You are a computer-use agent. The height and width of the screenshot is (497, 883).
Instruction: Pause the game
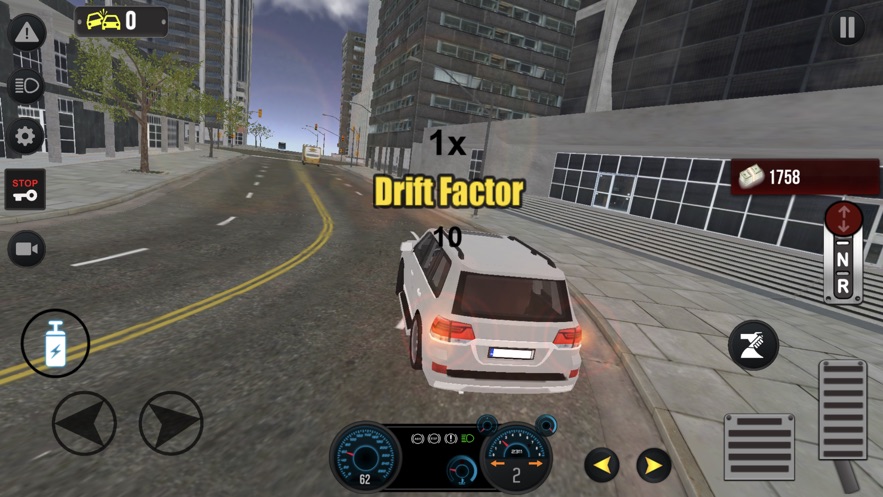coord(847,28)
